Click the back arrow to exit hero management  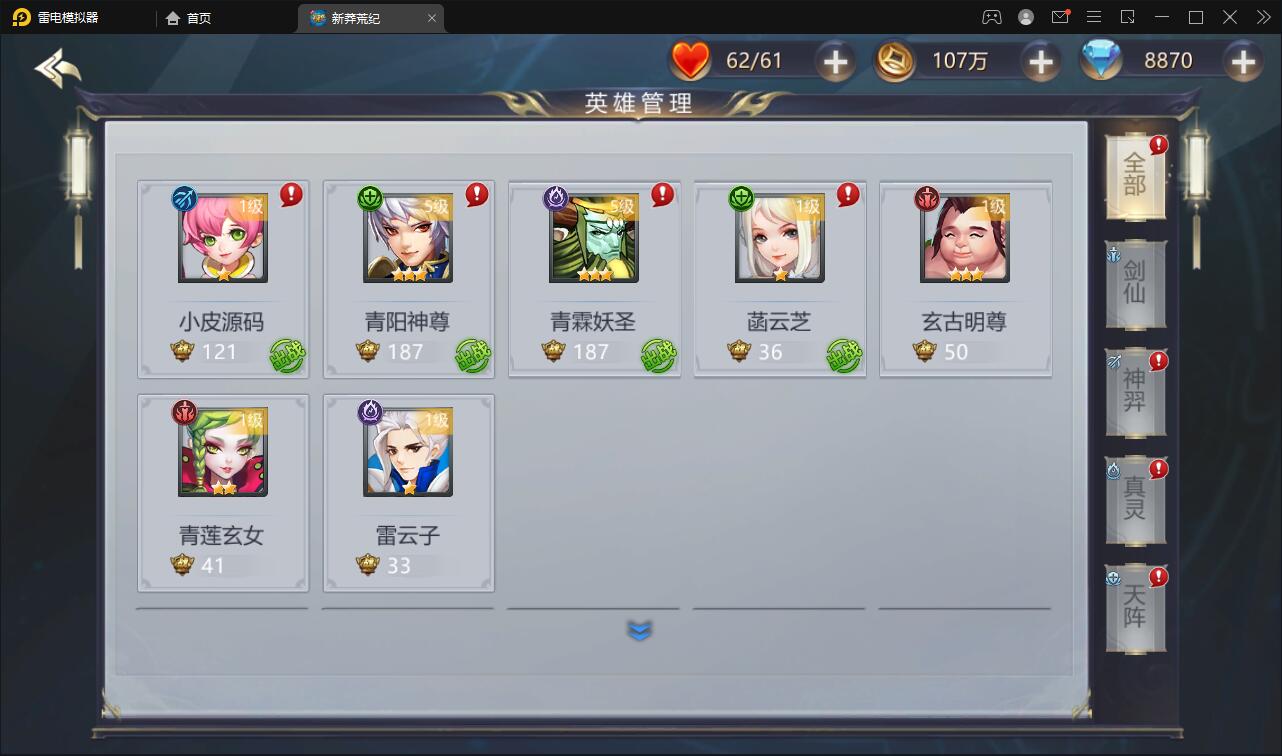58,70
